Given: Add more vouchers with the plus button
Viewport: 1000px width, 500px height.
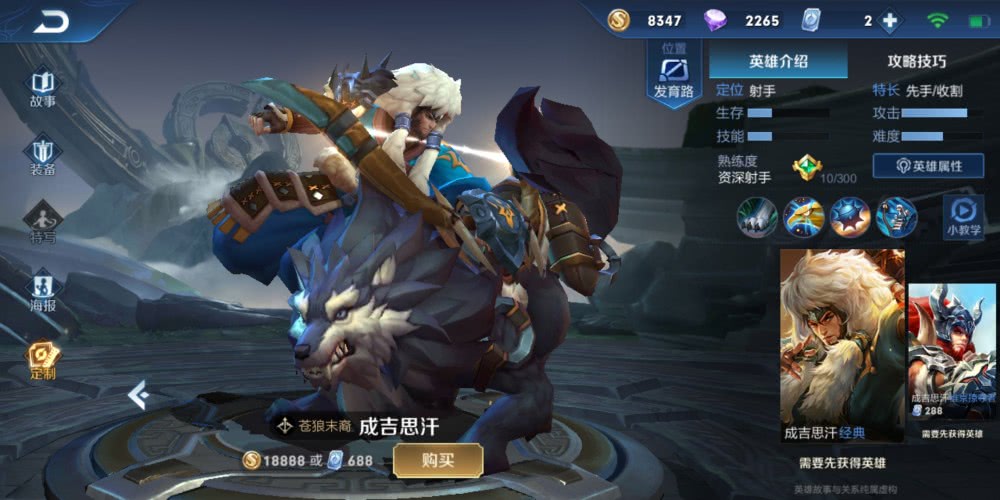Looking at the screenshot, I should click(889, 21).
